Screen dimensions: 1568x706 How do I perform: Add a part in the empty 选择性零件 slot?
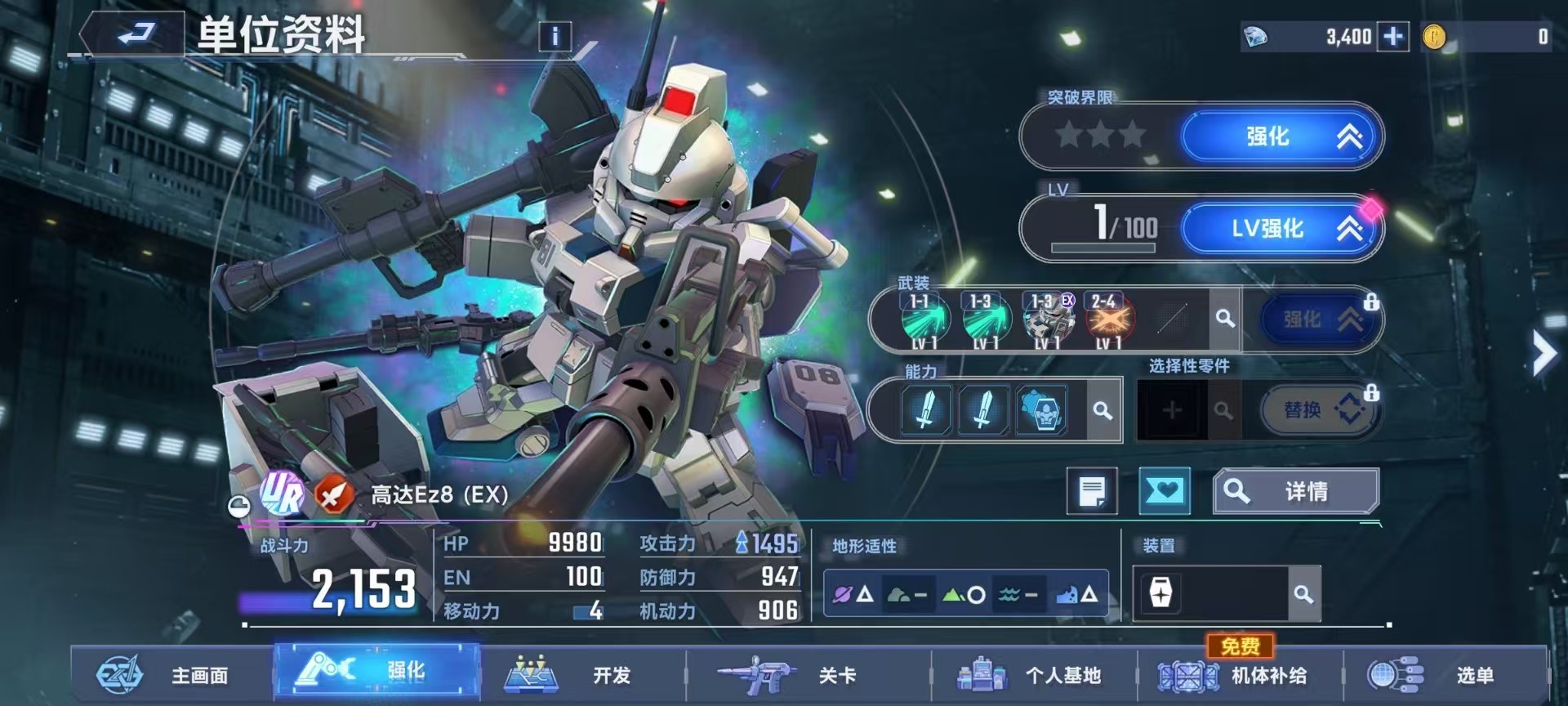(x=1174, y=410)
